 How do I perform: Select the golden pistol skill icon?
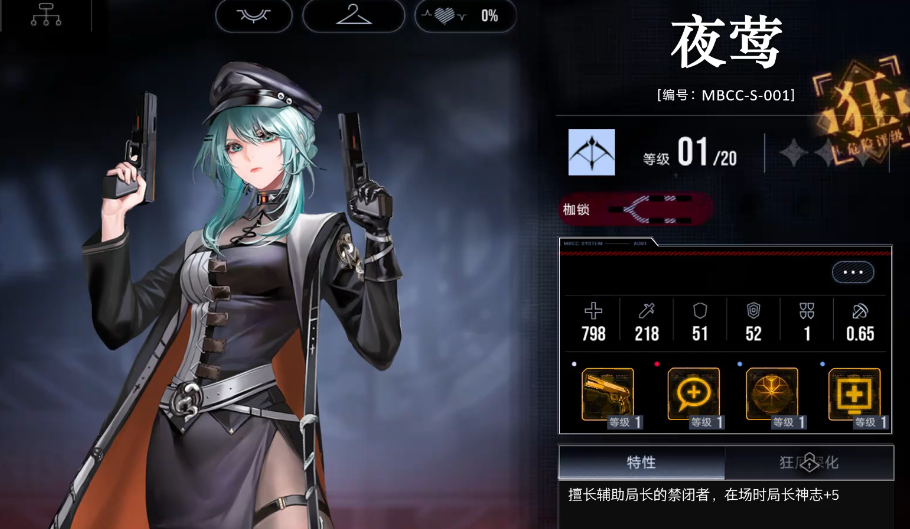[x=608, y=393]
